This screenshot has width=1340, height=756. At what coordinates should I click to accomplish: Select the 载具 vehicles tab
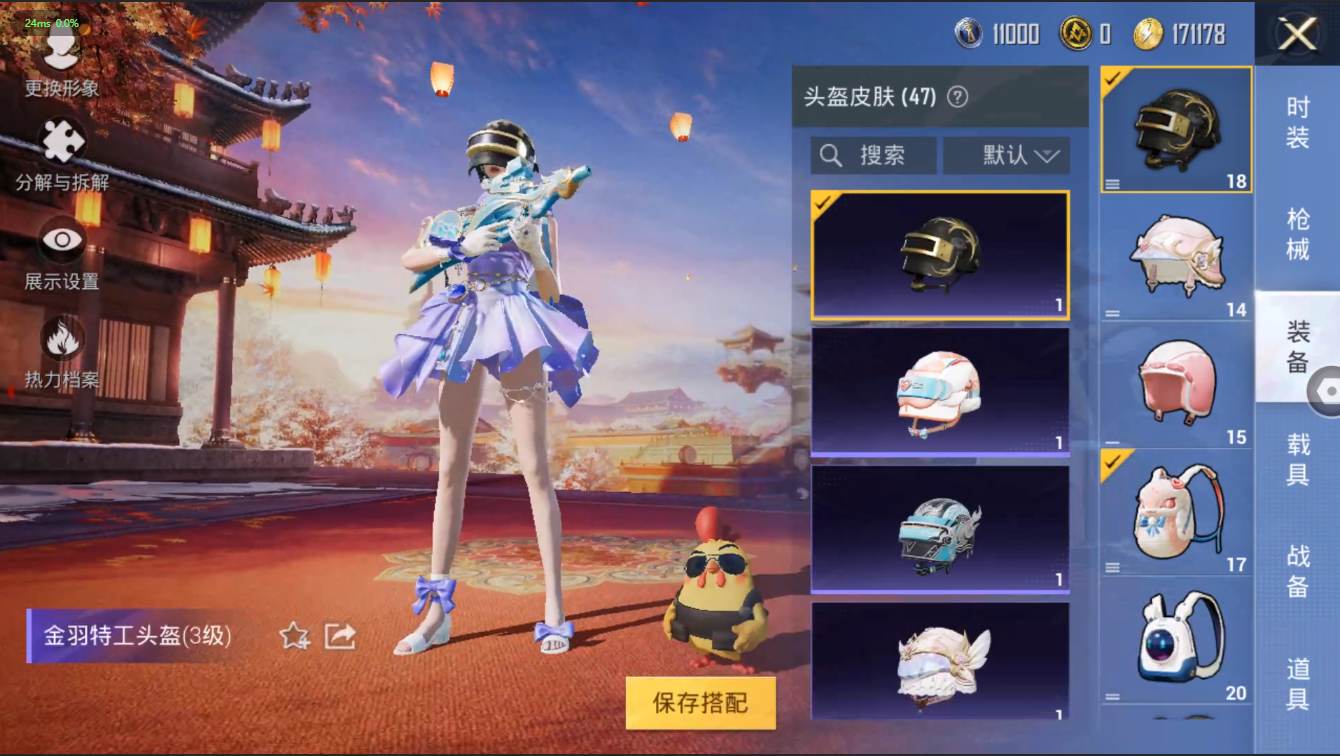(1297, 459)
